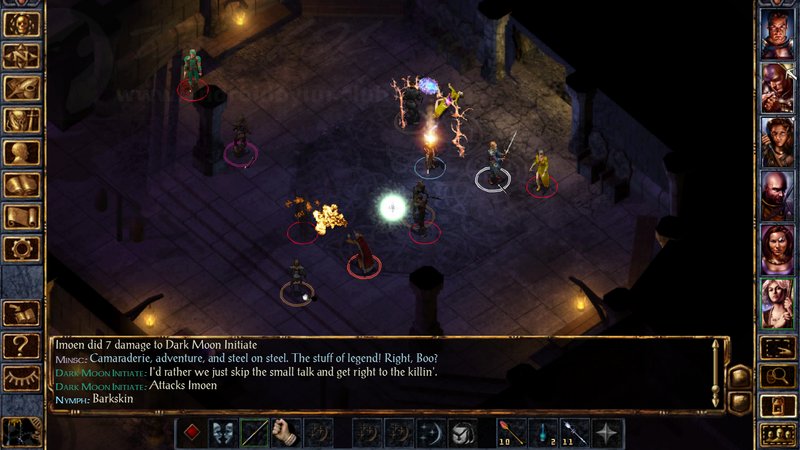800x450 pixels.
Task: Open the character record bust icon
Action: 22,152
